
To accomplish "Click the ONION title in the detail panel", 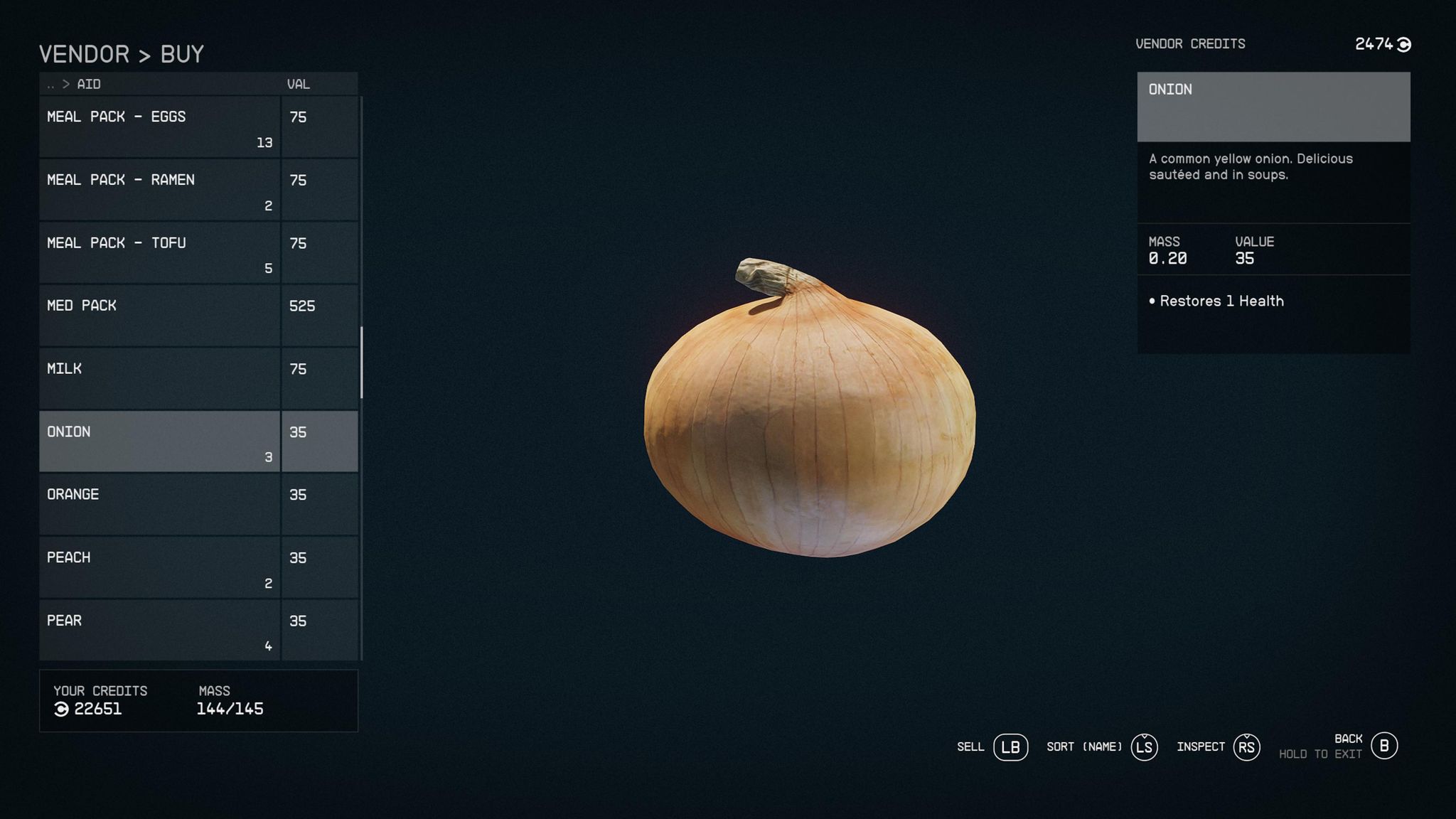I will coord(1170,90).
